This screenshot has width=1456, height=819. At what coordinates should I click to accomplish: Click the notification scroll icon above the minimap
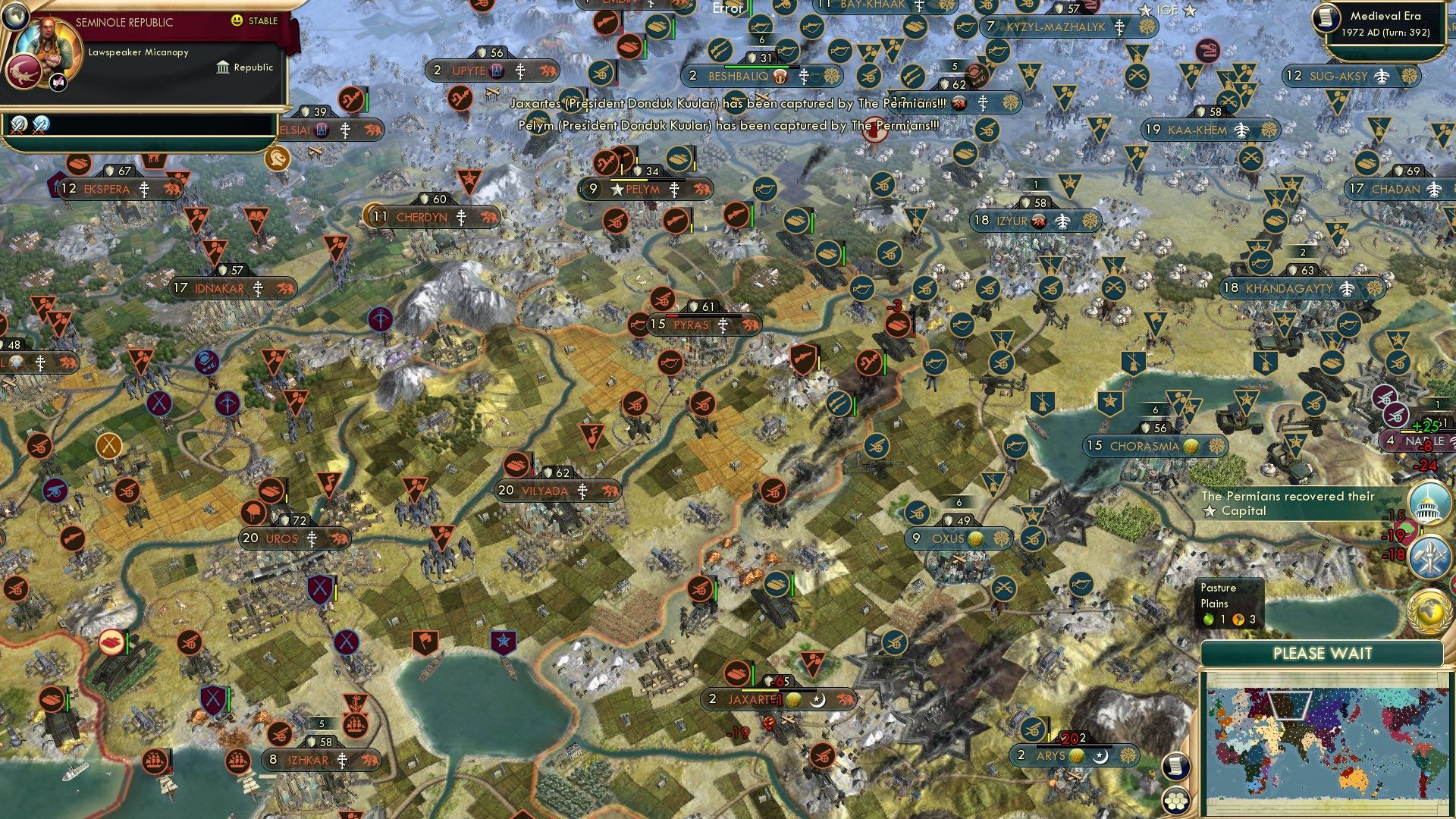(x=1175, y=767)
